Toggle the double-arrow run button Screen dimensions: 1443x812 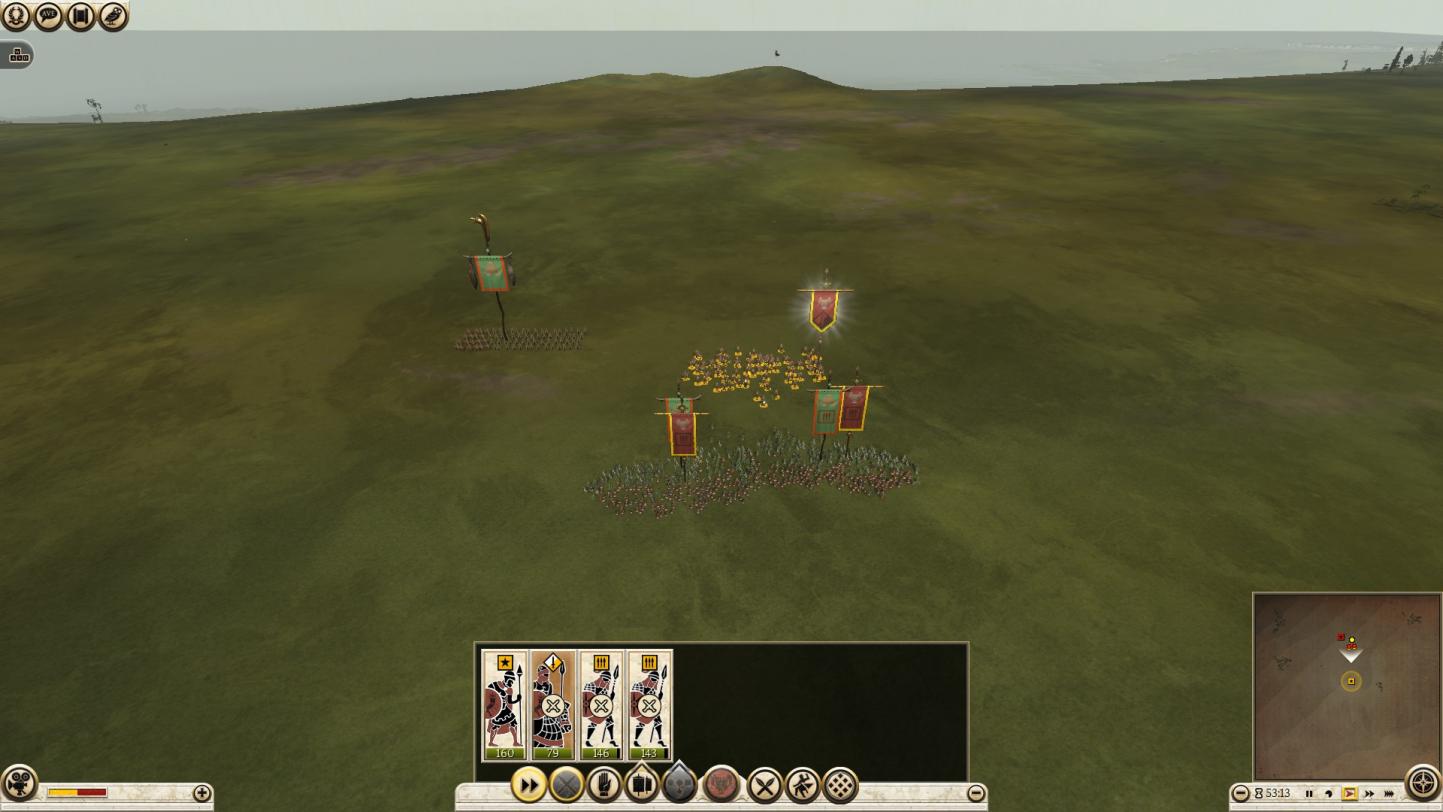(528, 786)
